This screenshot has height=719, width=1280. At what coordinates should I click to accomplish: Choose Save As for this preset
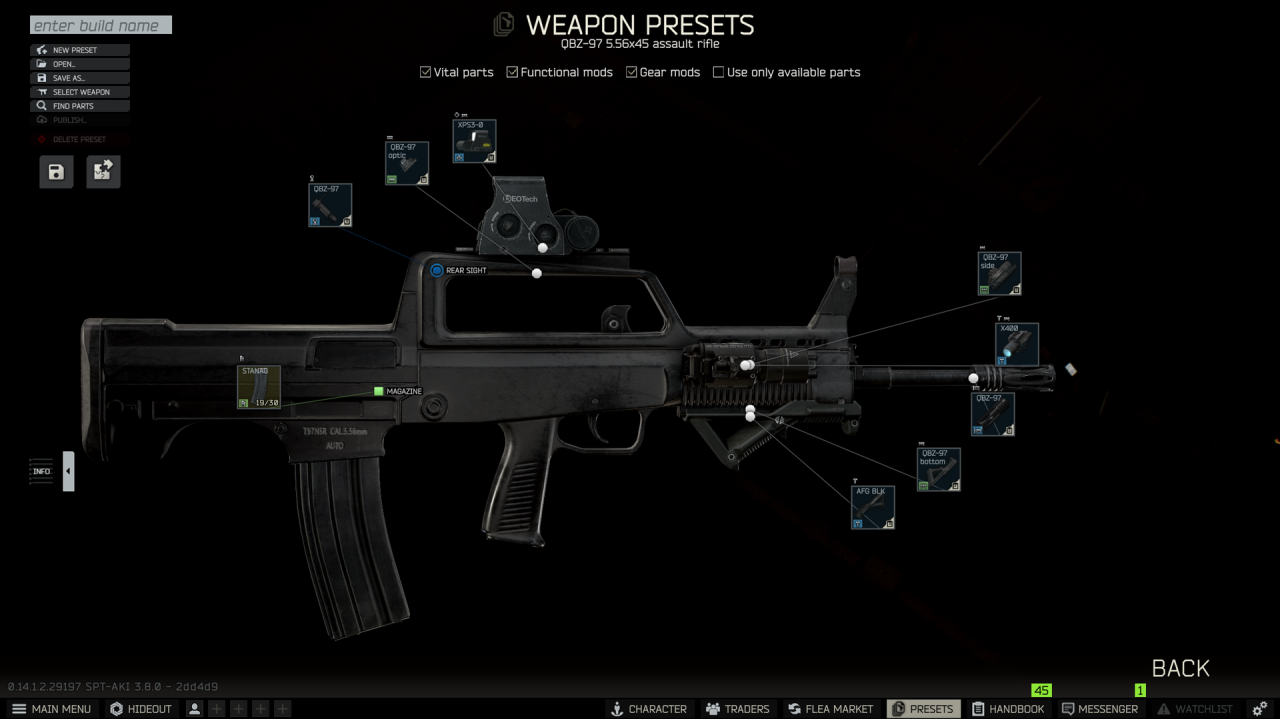coord(80,78)
